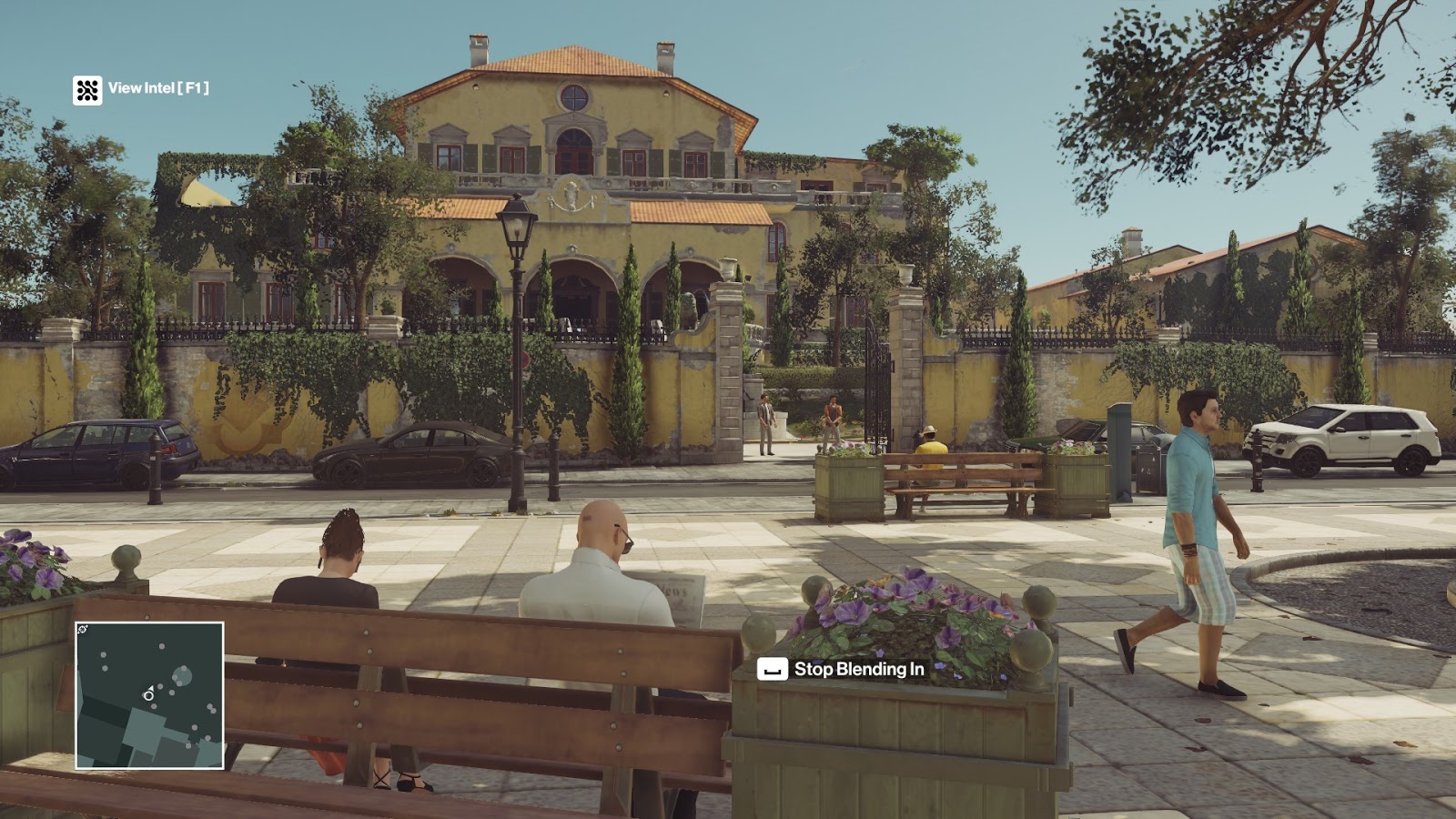Image resolution: width=1456 pixels, height=819 pixels.
Task: Click the large NPC circle on the minimap
Action: (184, 676)
